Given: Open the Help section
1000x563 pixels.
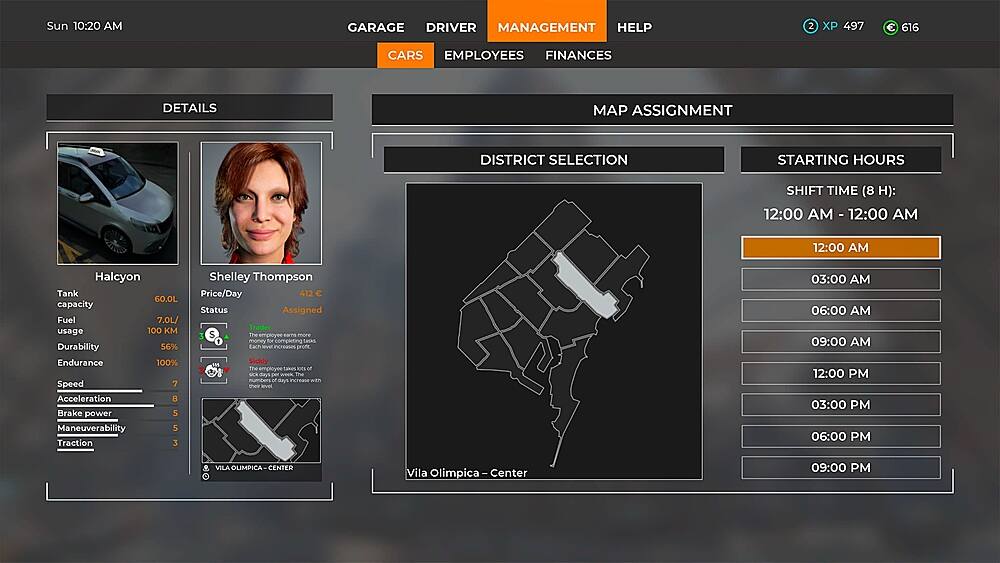Looking at the screenshot, I should pyautogui.click(x=634, y=27).
